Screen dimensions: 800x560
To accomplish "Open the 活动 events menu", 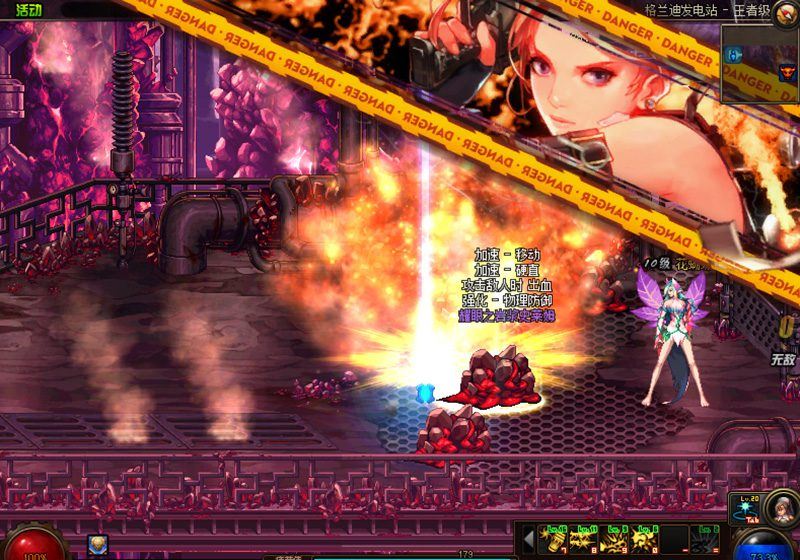I will tap(28, 11).
